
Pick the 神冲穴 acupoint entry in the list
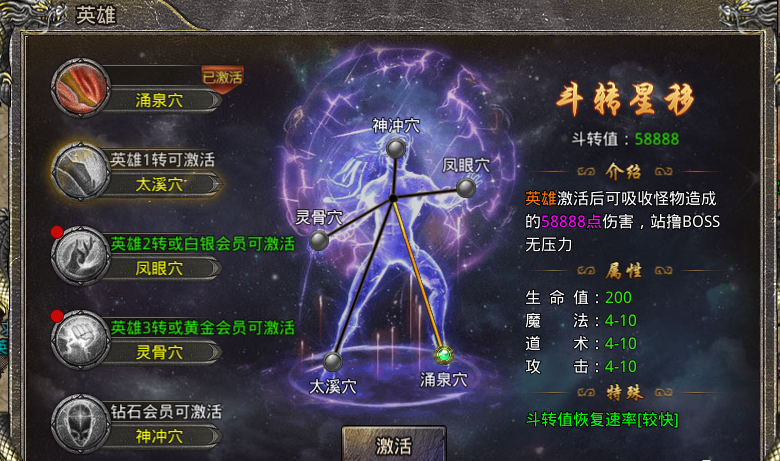pos(148,424)
